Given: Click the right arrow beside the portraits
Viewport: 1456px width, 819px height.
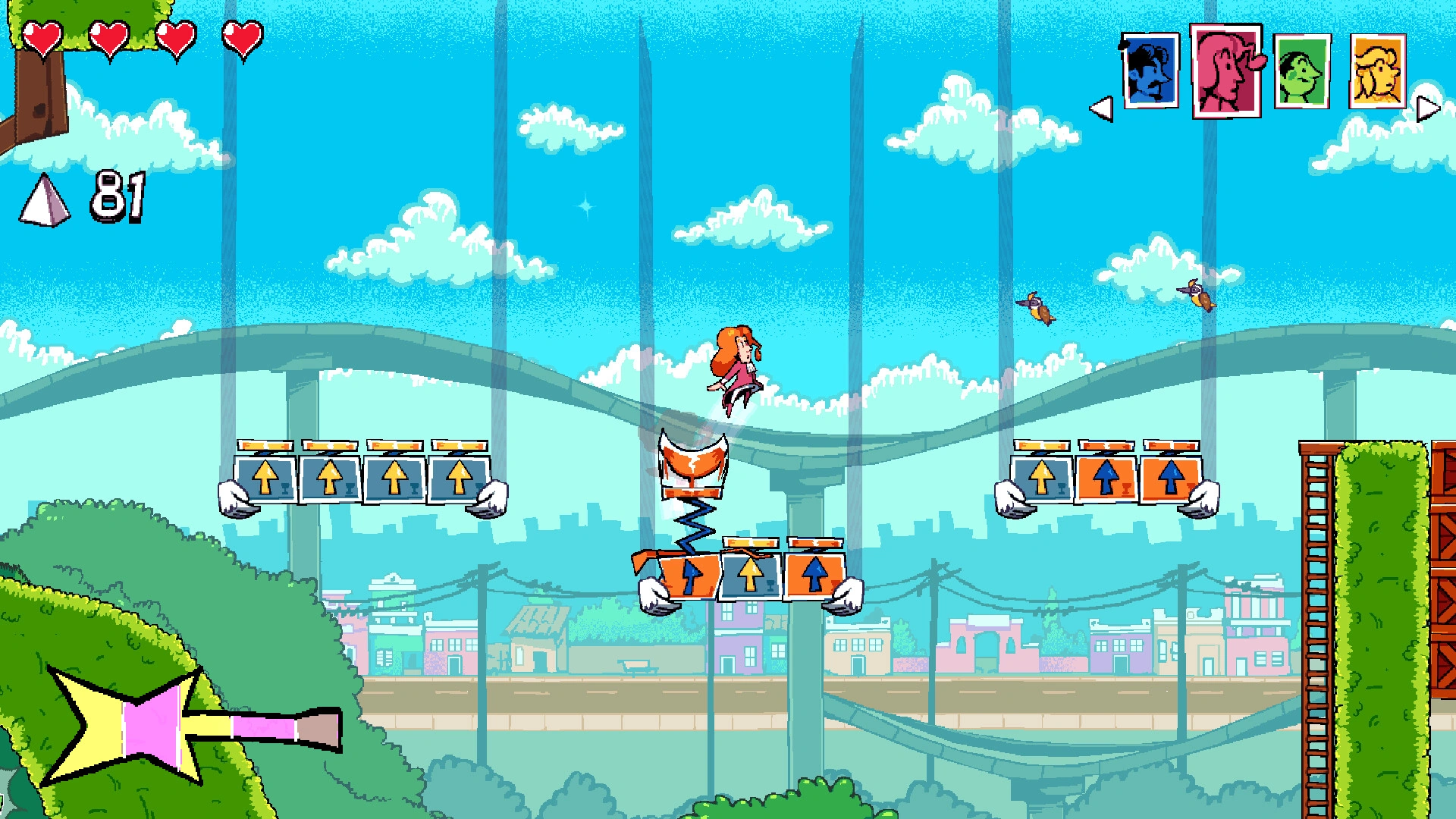Looking at the screenshot, I should click(1427, 108).
